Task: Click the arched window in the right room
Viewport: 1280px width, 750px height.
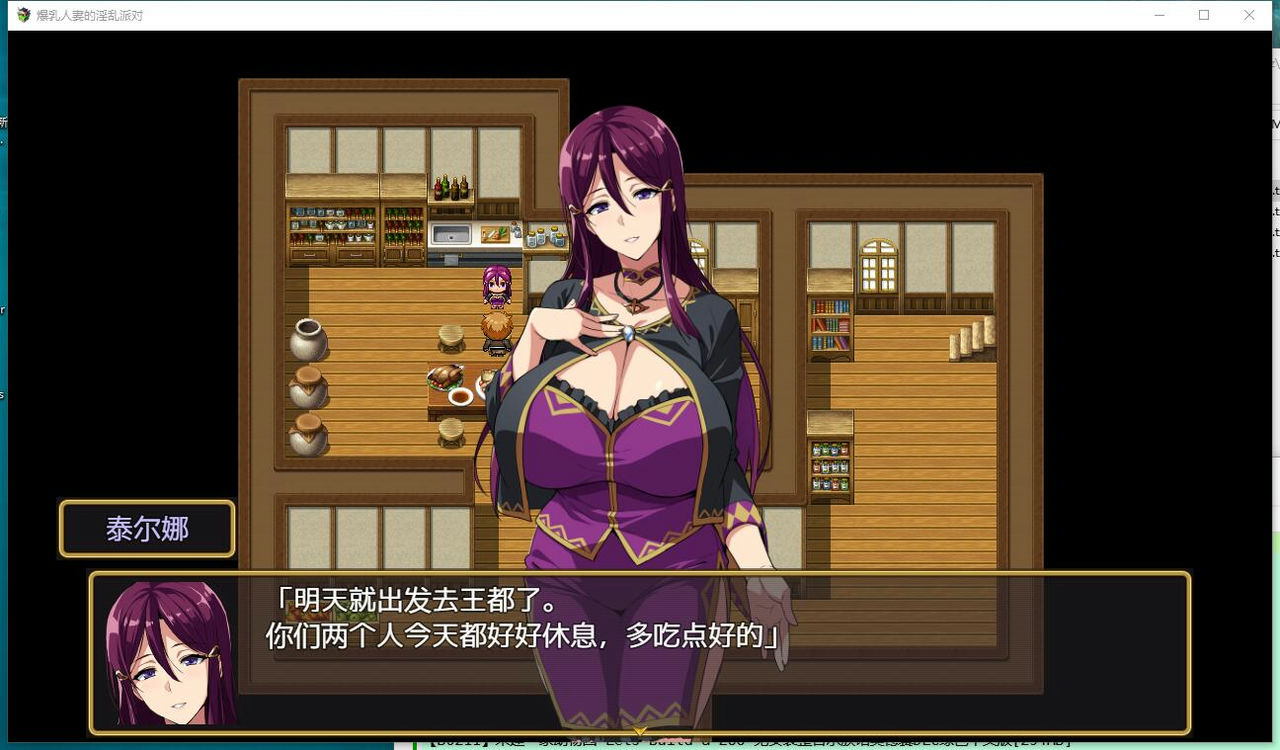Action: tap(878, 265)
